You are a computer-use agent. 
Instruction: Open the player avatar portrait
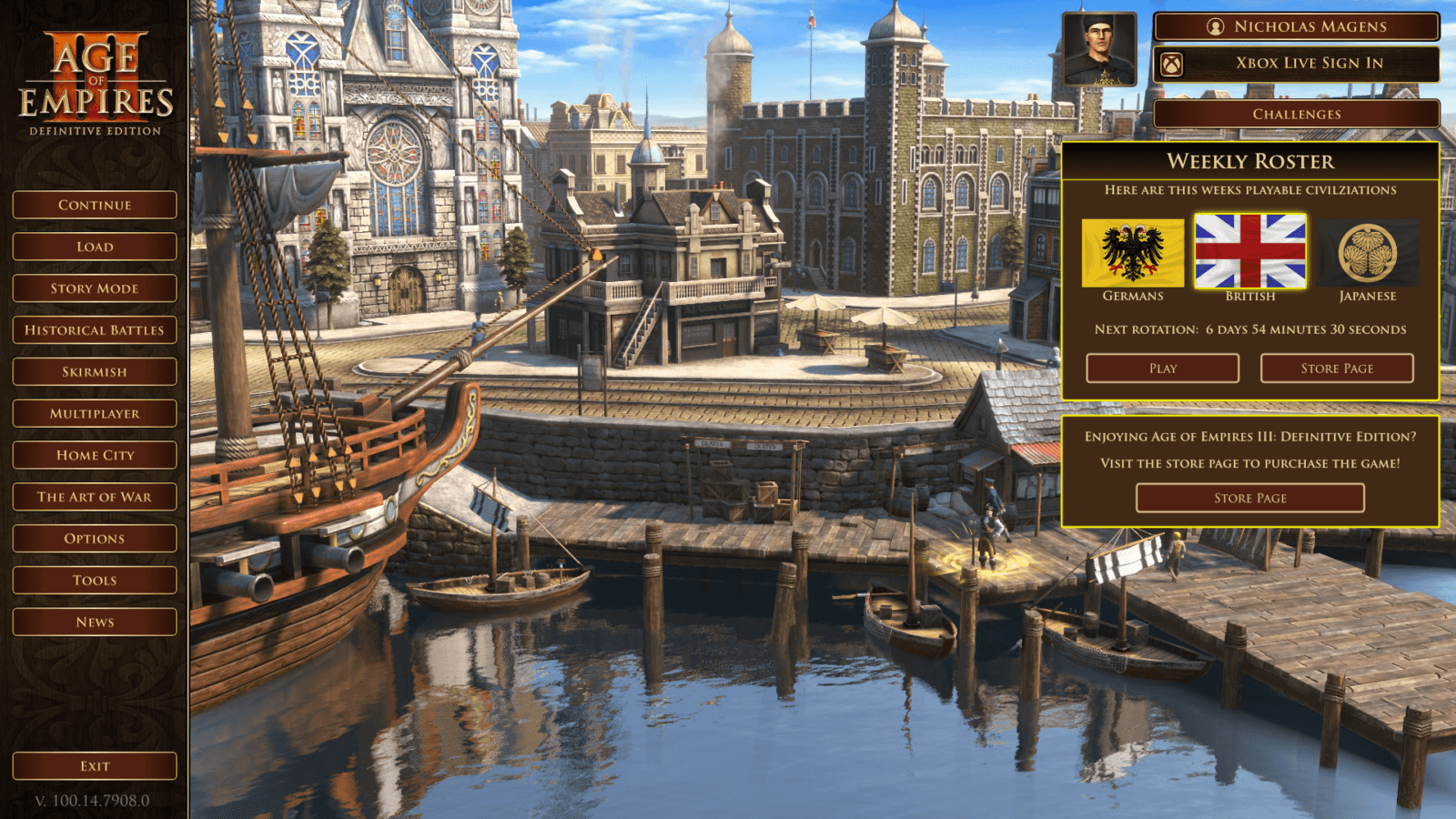[x=1098, y=48]
